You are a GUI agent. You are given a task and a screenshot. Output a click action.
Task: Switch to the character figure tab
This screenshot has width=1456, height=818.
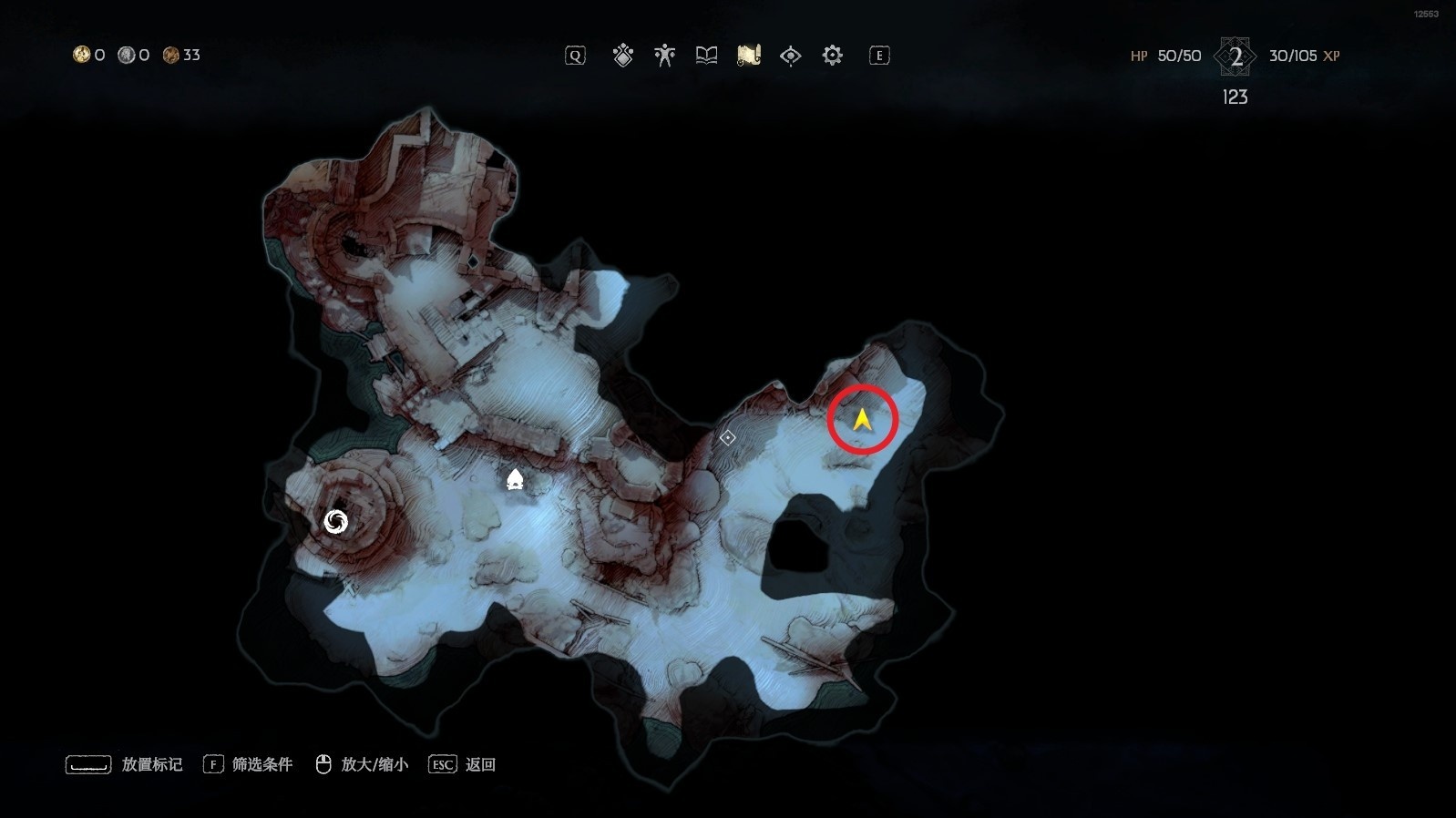664,56
